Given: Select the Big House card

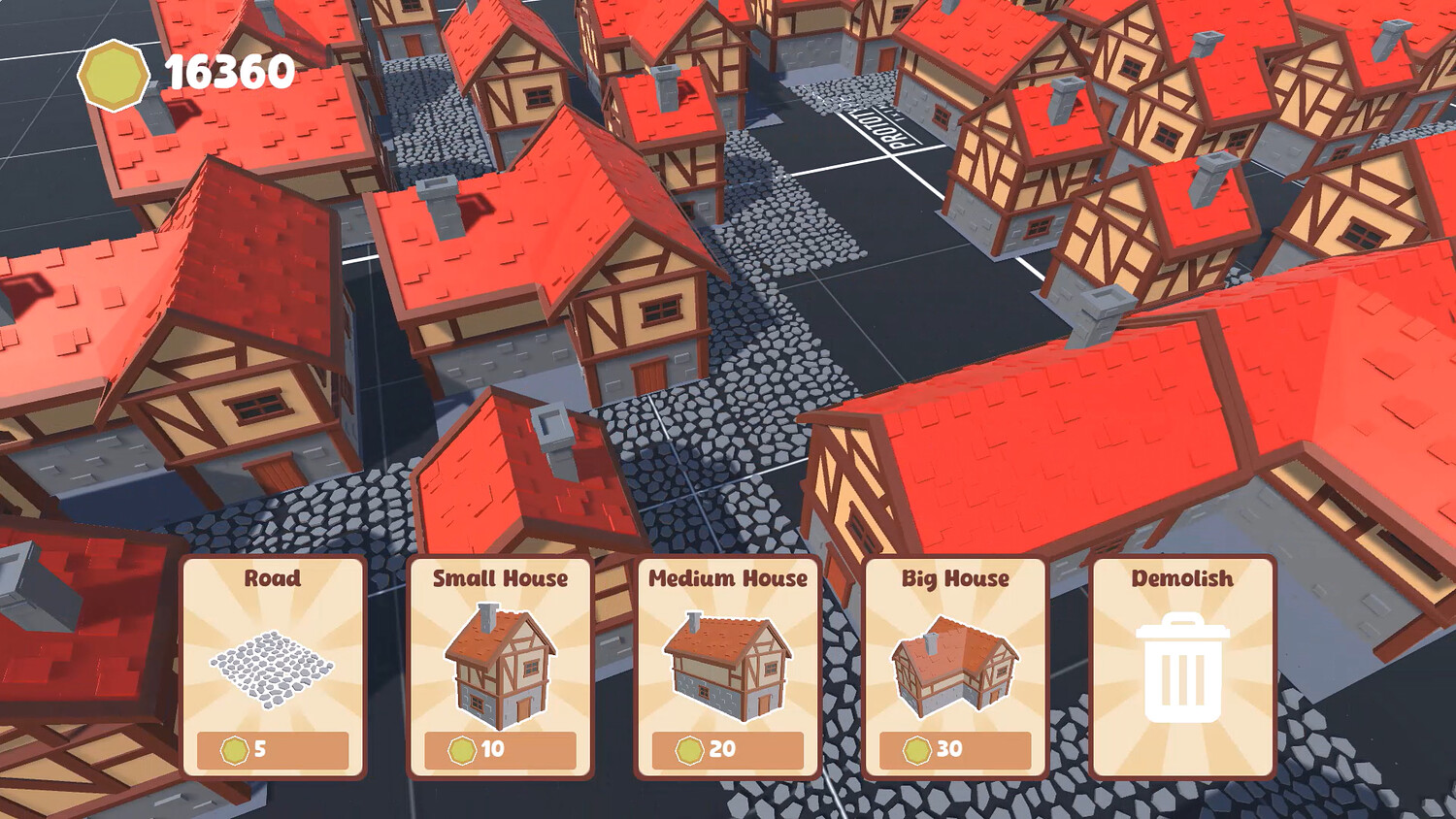Looking at the screenshot, I should pos(955,667).
